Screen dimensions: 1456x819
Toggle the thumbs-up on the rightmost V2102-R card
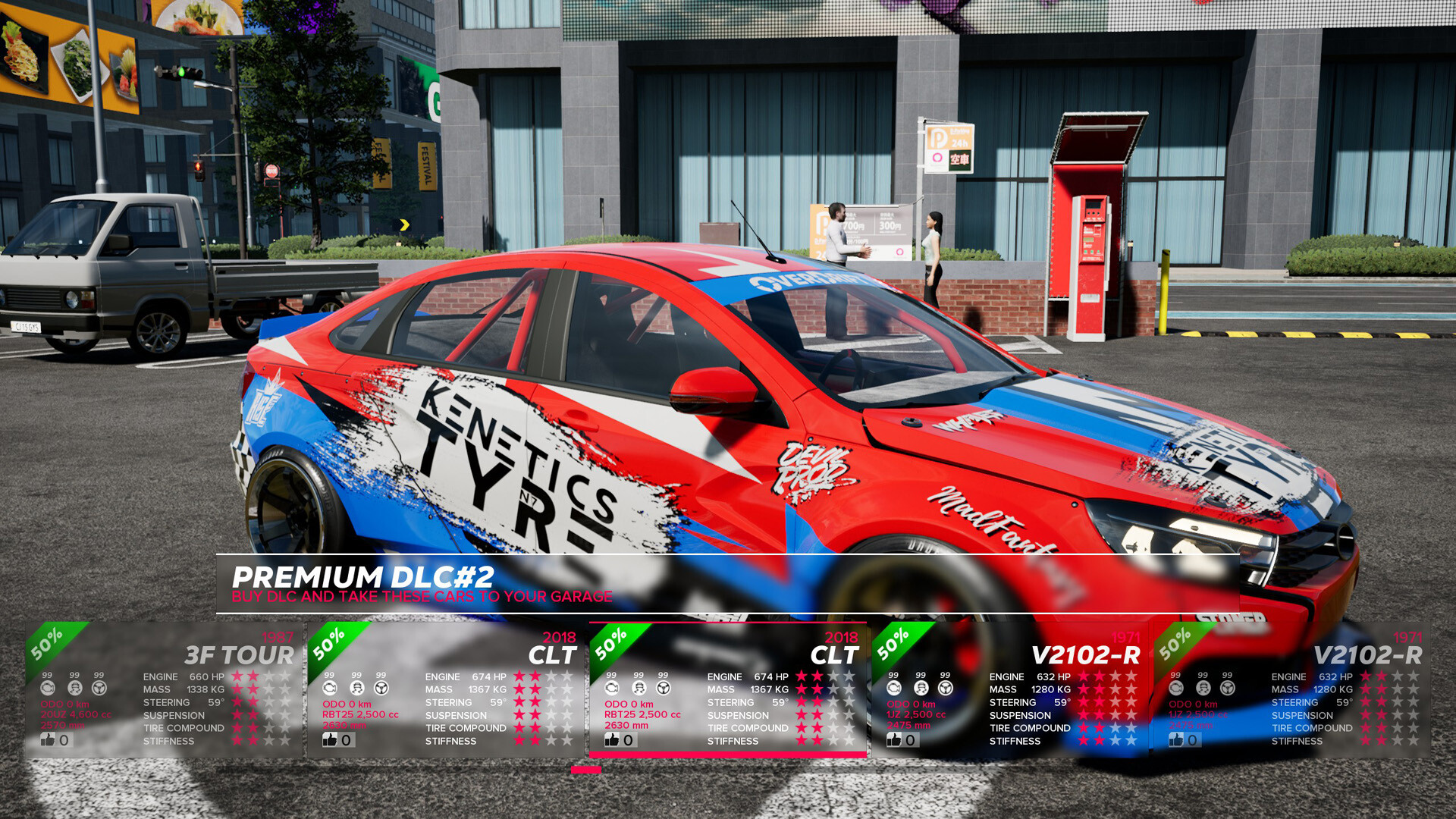pyautogui.click(x=1175, y=739)
